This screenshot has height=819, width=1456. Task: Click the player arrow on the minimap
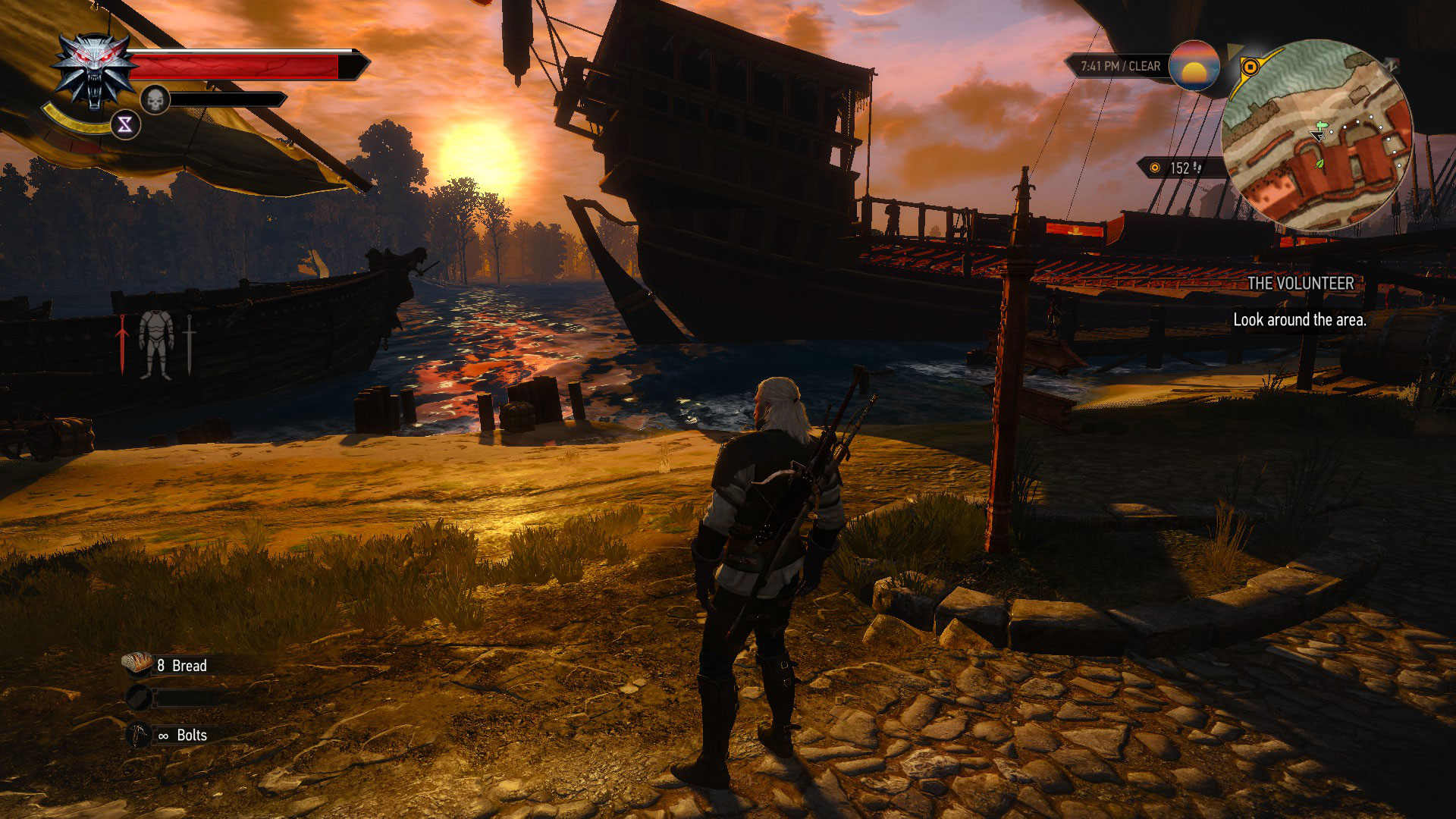pos(1318,136)
